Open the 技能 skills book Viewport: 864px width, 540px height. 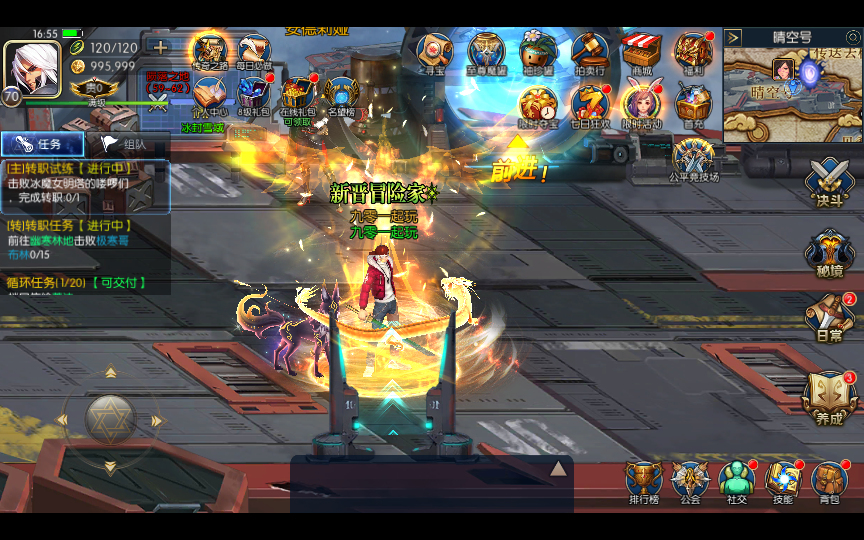(x=783, y=482)
